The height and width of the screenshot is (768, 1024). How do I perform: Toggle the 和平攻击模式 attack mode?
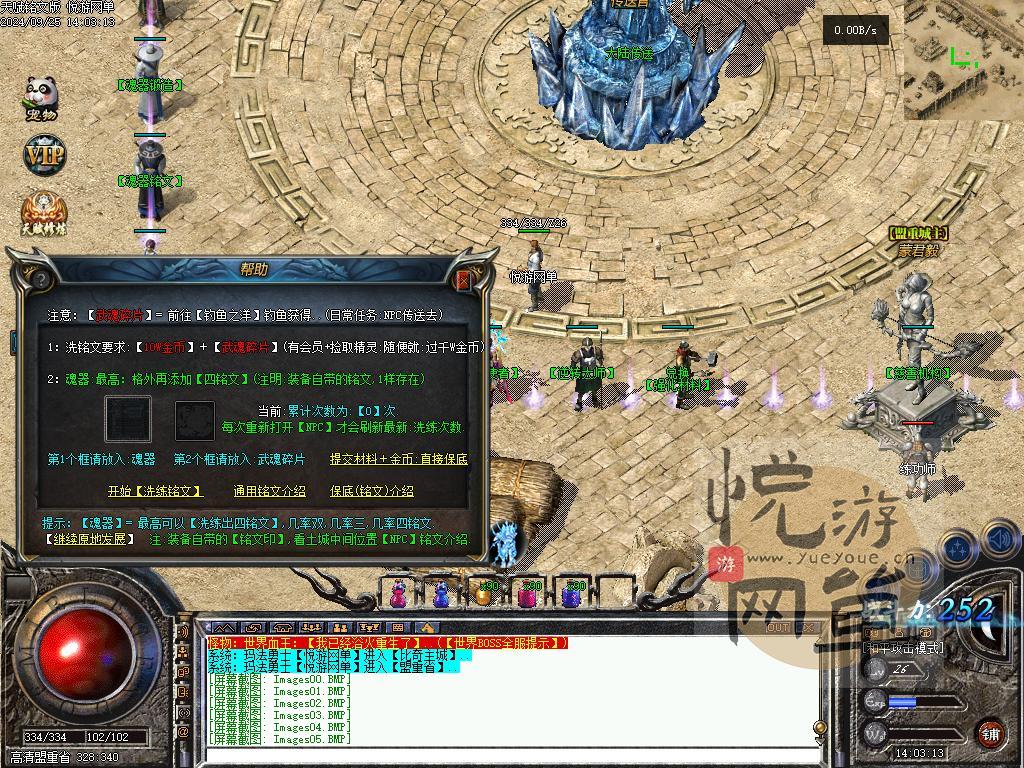pyautogui.click(x=903, y=648)
